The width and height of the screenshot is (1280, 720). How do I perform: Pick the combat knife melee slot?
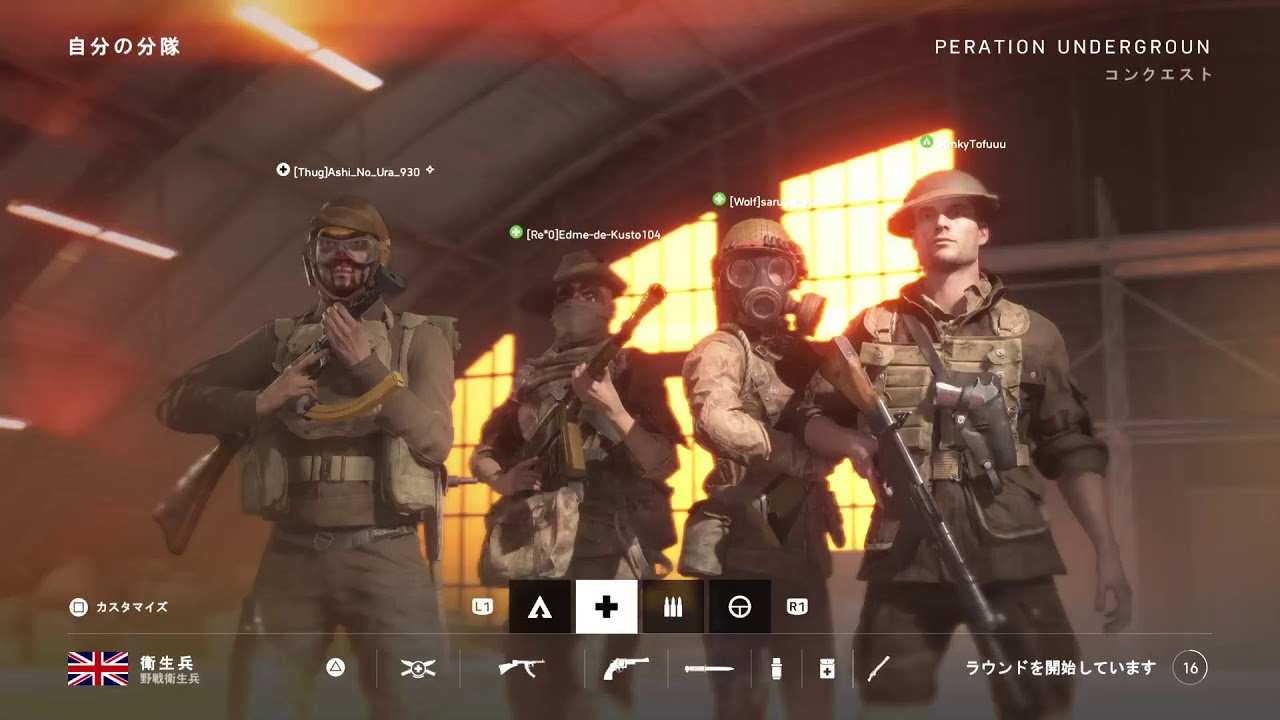tap(709, 668)
